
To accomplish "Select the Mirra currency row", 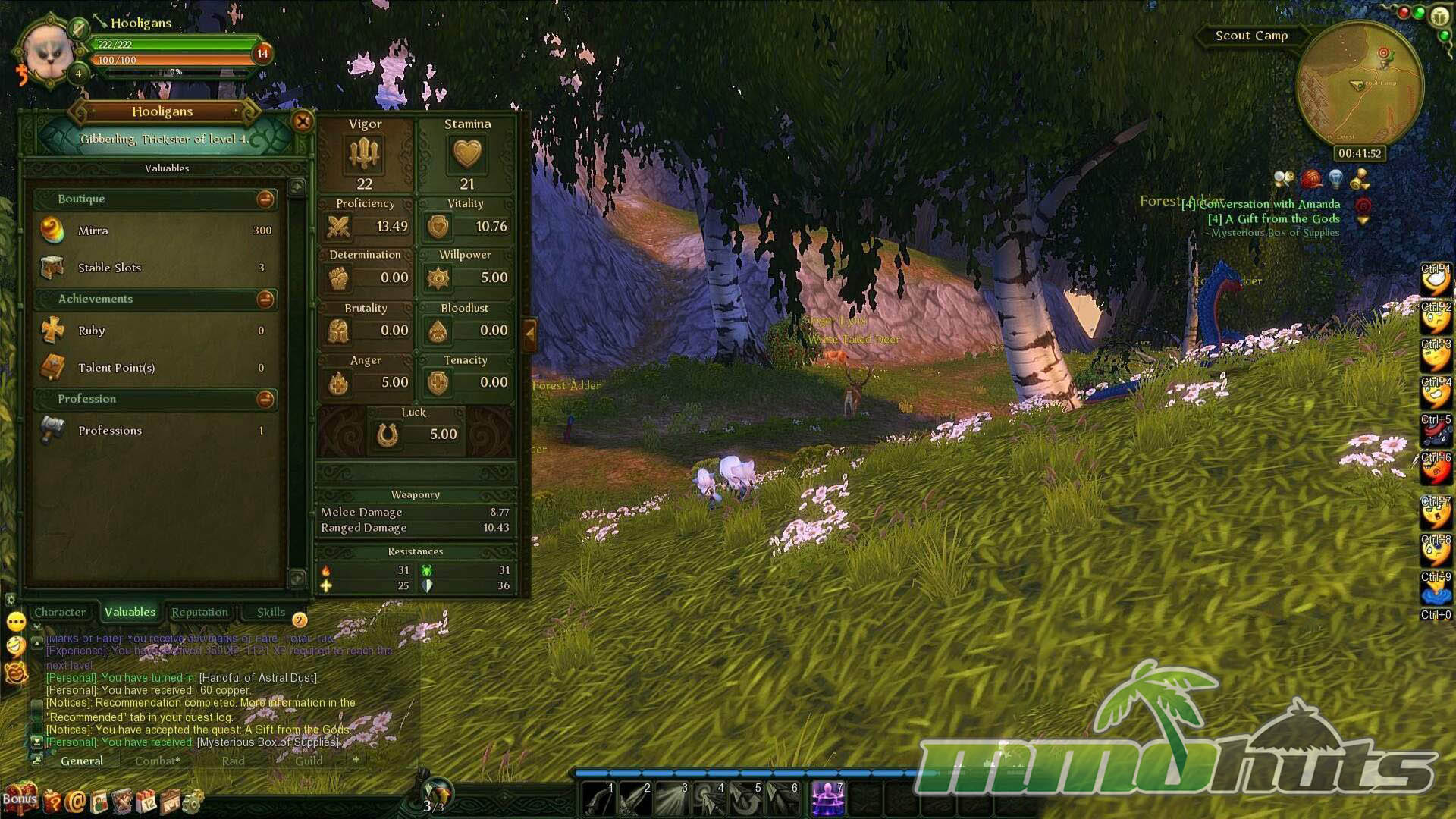I will (156, 231).
